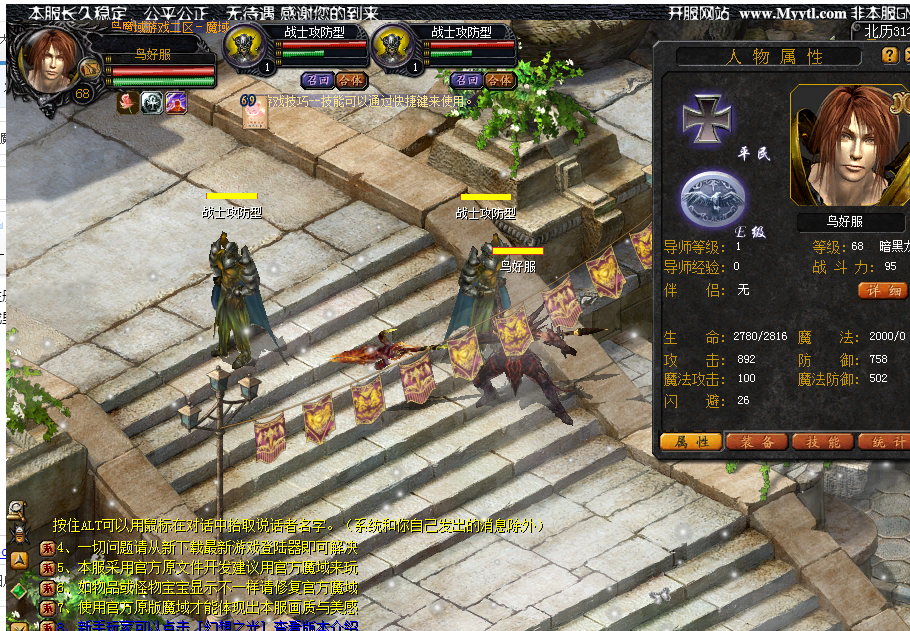
Task: Click the orange 详细 details button
Action: click(x=882, y=290)
